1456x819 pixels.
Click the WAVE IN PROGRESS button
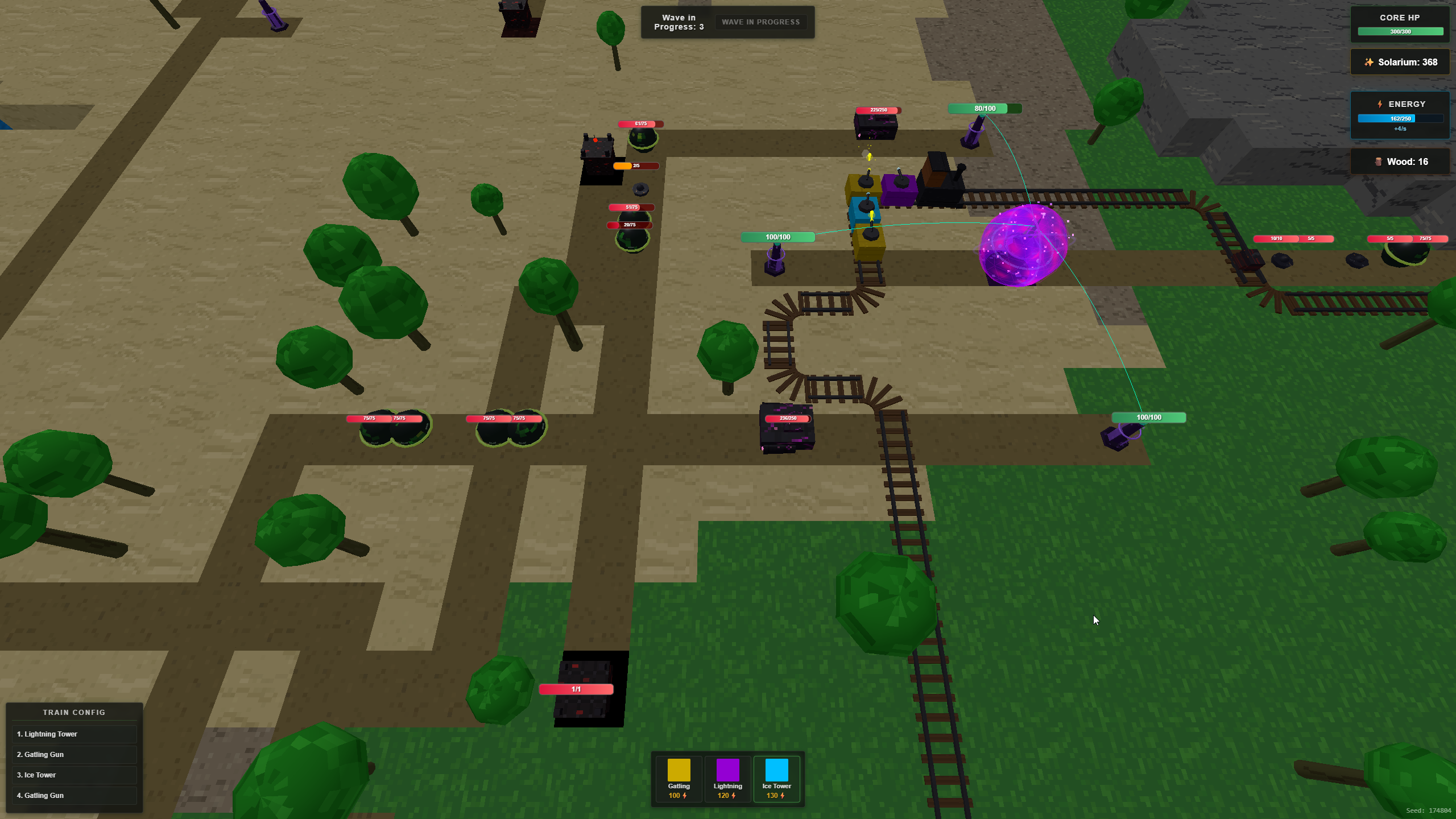760,22
